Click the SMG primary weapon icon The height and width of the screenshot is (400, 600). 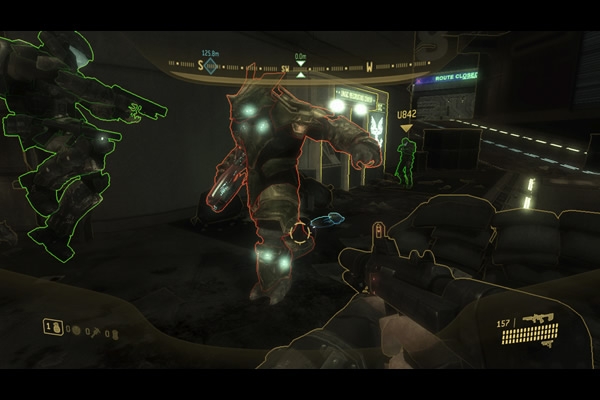click(537, 321)
